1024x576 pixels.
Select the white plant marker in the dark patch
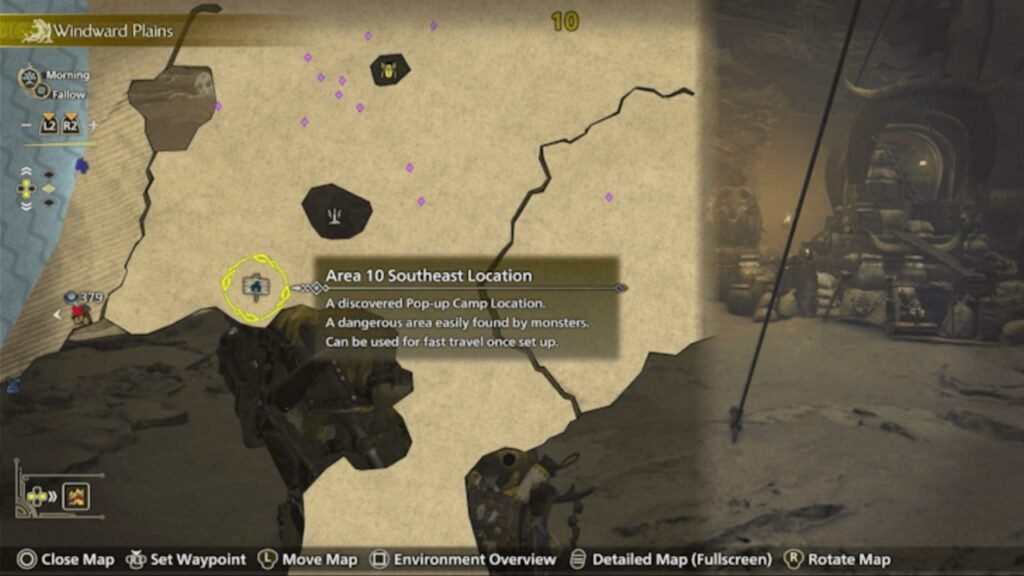(336, 212)
